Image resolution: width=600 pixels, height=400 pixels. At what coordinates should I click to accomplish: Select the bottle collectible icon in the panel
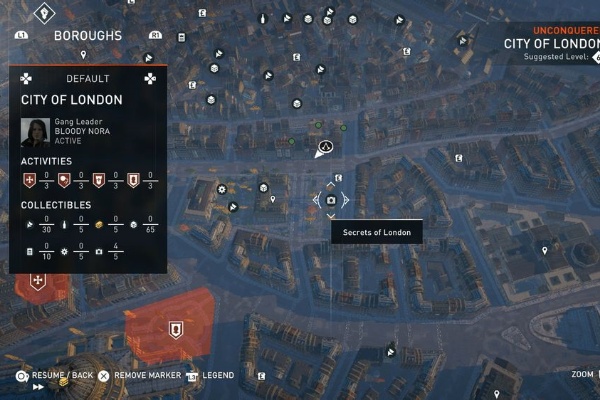[x=64, y=225]
